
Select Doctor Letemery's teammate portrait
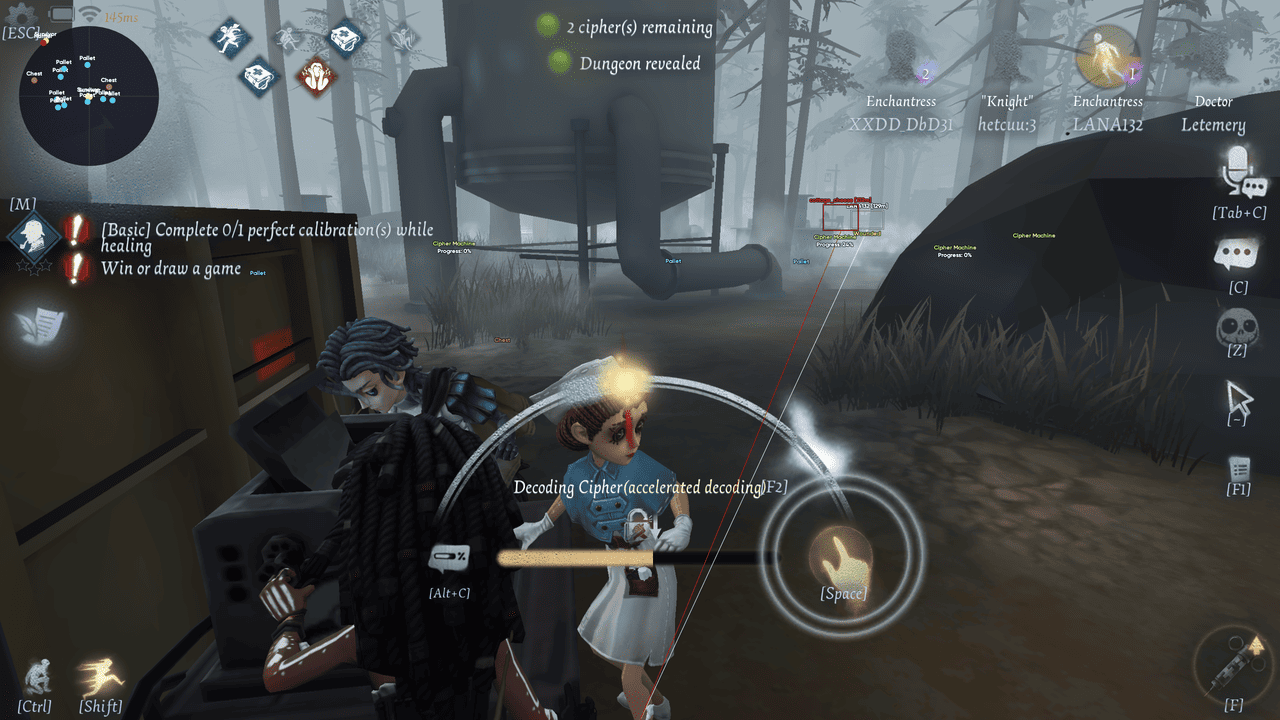click(1212, 58)
